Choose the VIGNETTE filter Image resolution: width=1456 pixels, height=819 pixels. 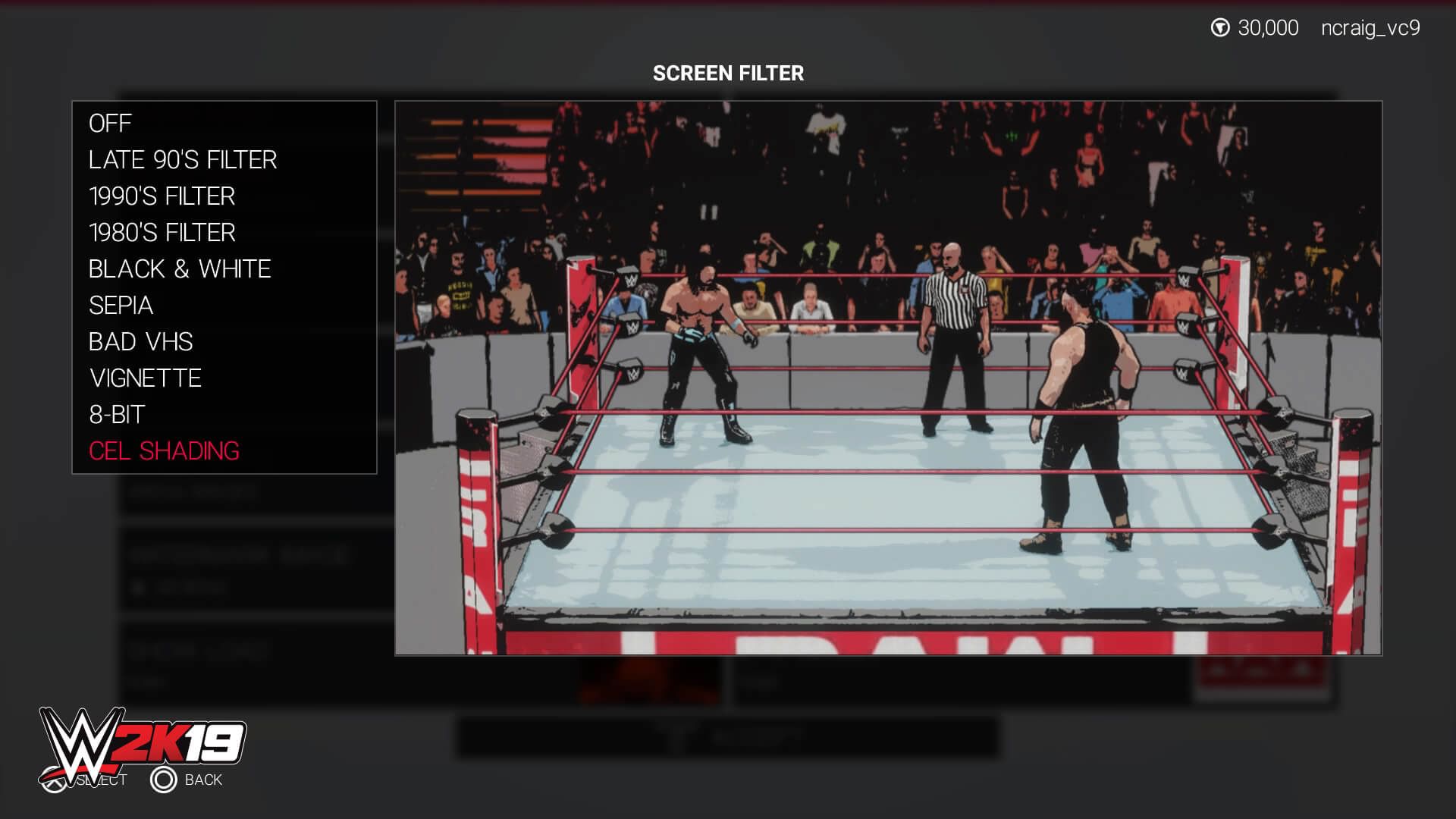pos(145,378)
